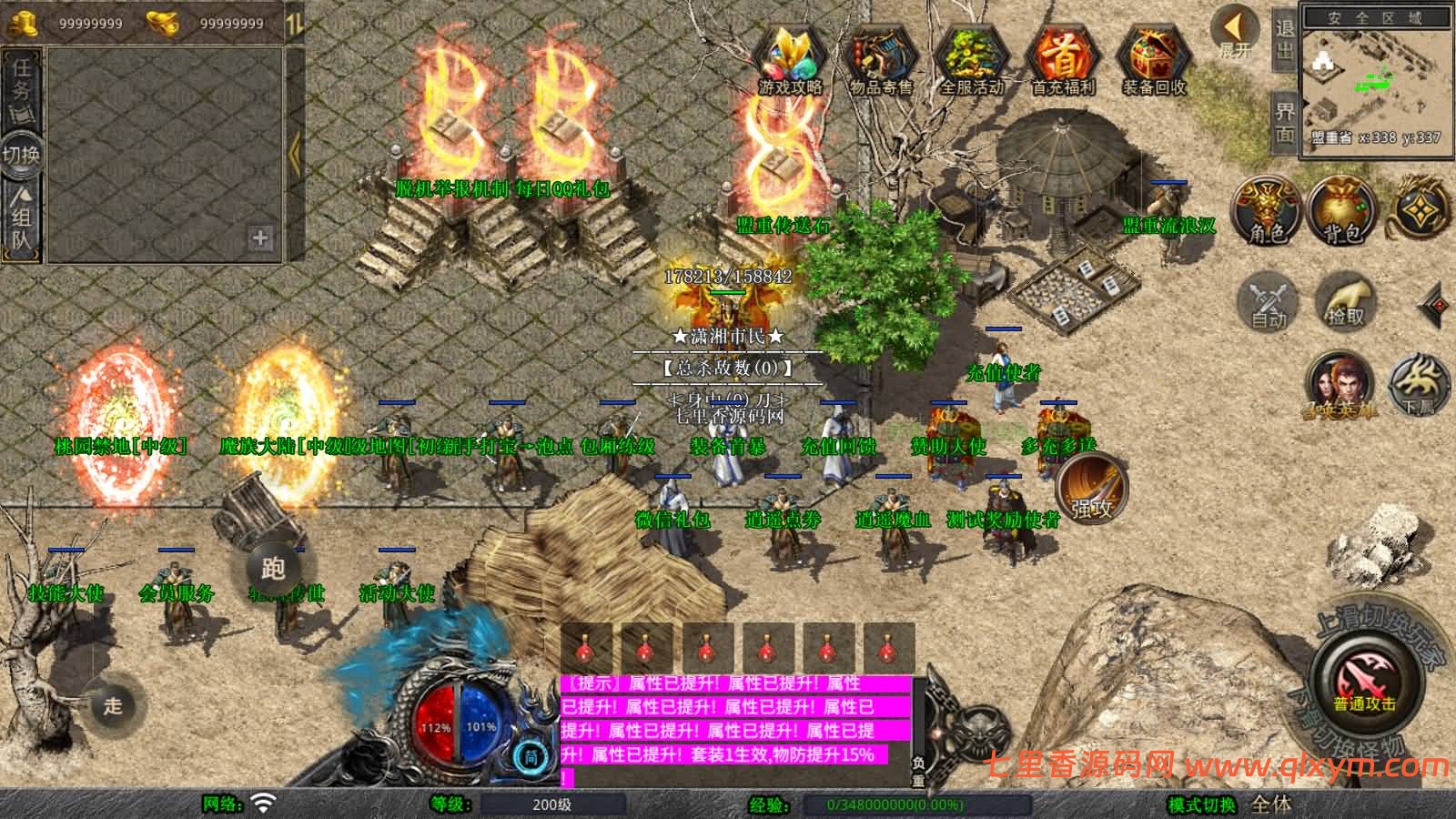Open the 背包 bag inventory

(1342, 210)
